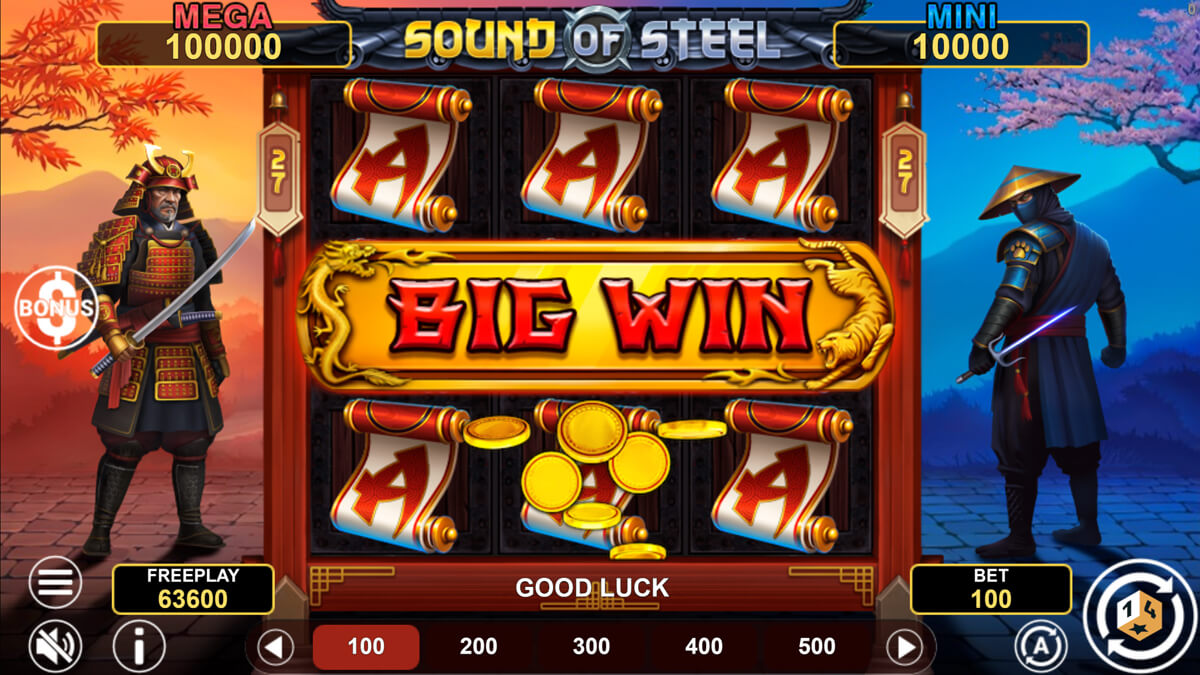Click the Bonus dollar button
The width and height of the screenshot is (1200, 675).
(x=56, y=308)
